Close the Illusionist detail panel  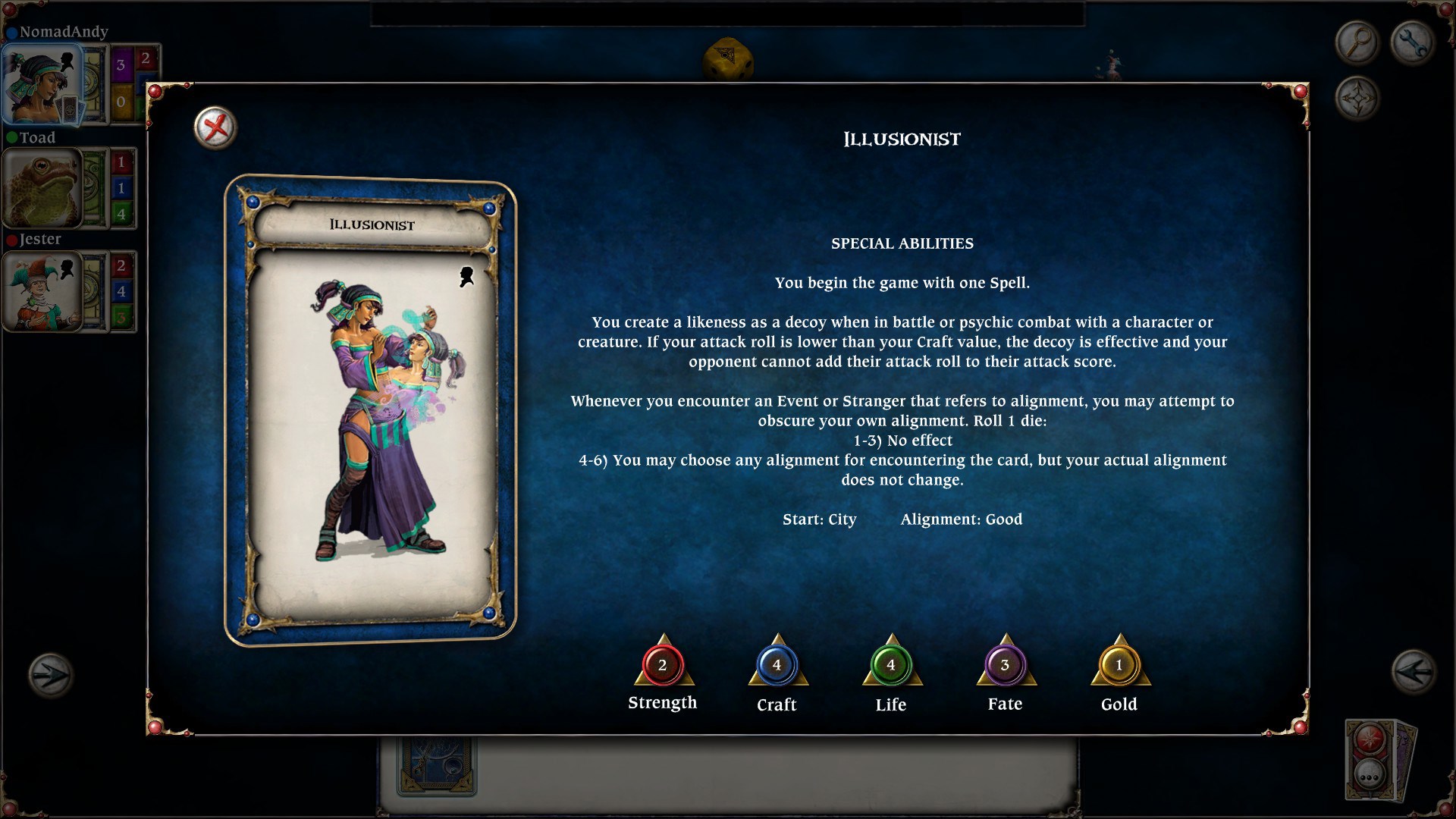click(x=215, y=128)
